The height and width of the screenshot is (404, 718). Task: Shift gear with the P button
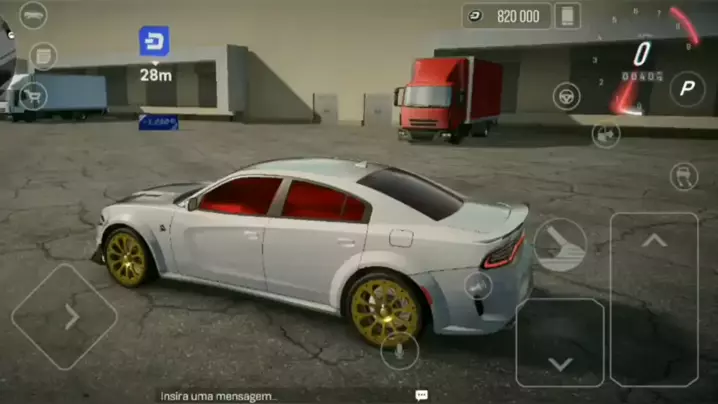[687, 89]
